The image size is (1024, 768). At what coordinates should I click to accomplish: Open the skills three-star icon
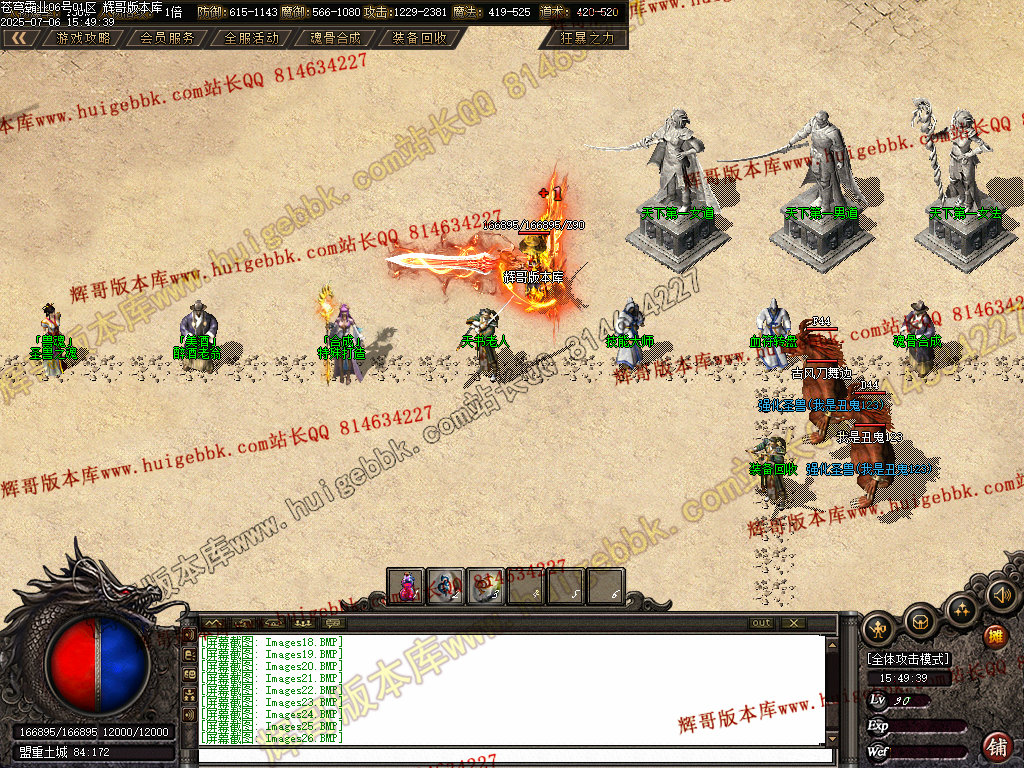click(960, 609)
